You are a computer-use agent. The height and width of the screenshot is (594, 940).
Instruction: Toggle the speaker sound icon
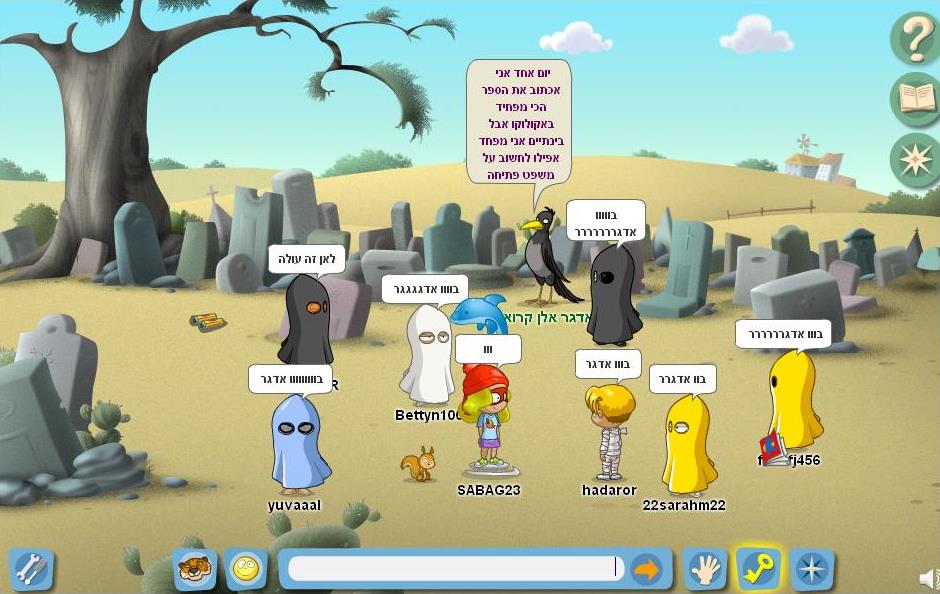pos(929,578)
